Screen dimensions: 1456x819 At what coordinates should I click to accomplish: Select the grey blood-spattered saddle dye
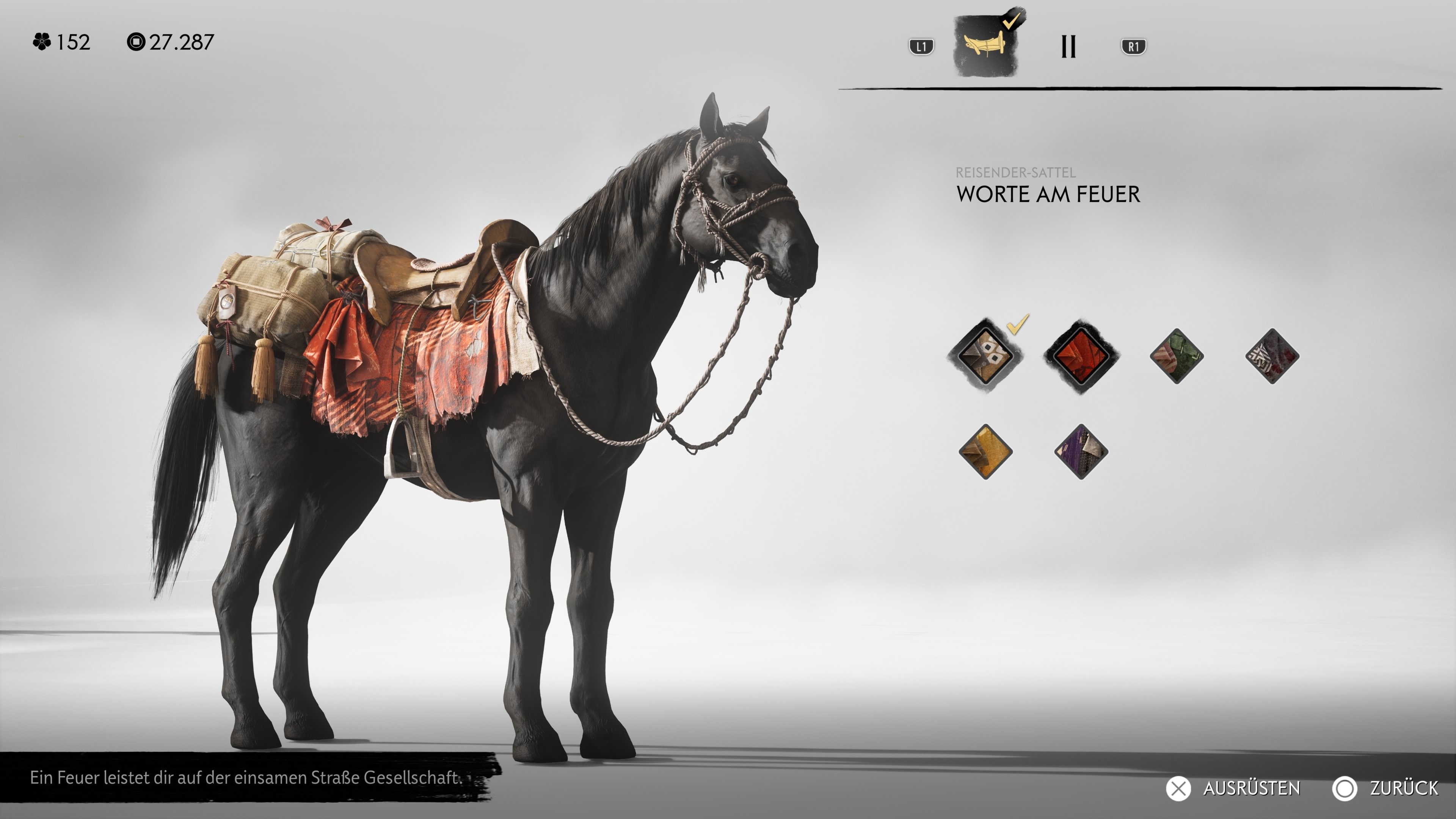click(1272, 356)
